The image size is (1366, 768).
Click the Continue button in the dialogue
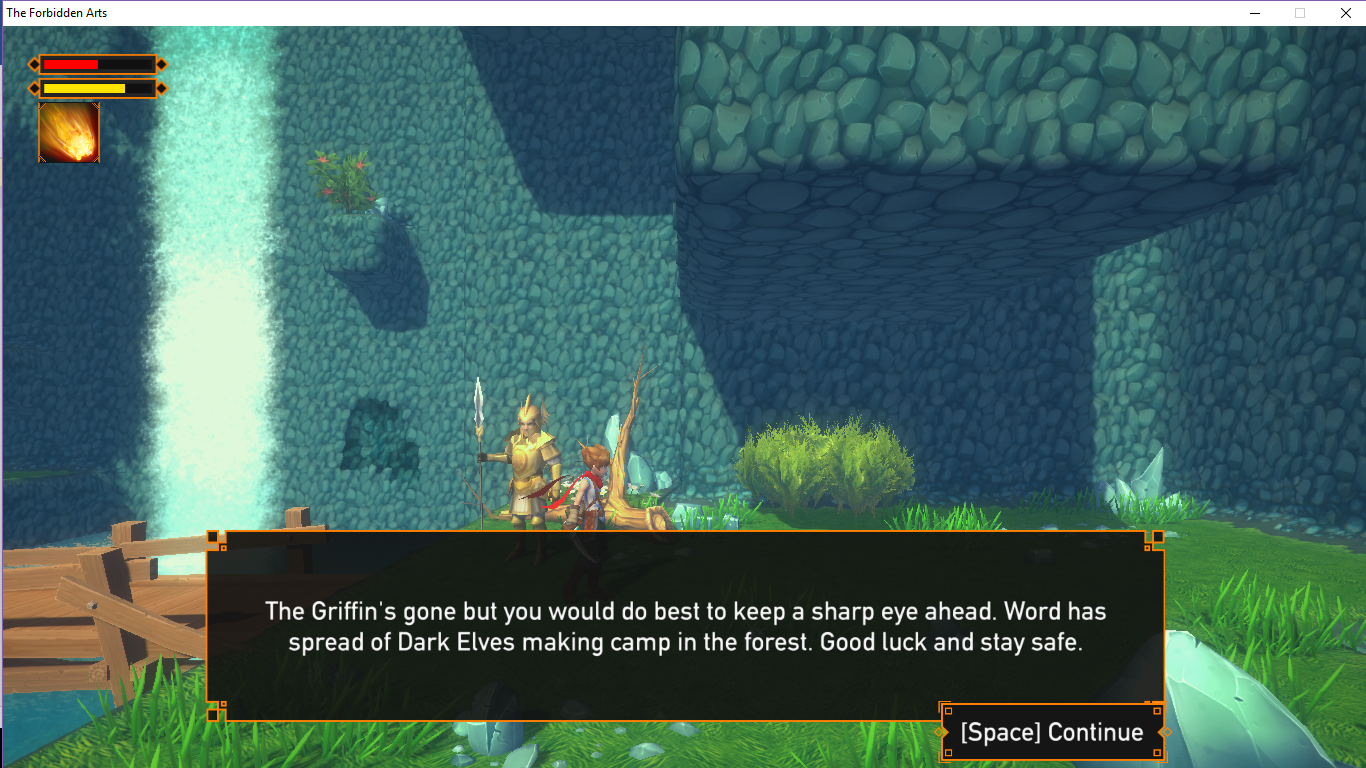[x=1051, y=732]
